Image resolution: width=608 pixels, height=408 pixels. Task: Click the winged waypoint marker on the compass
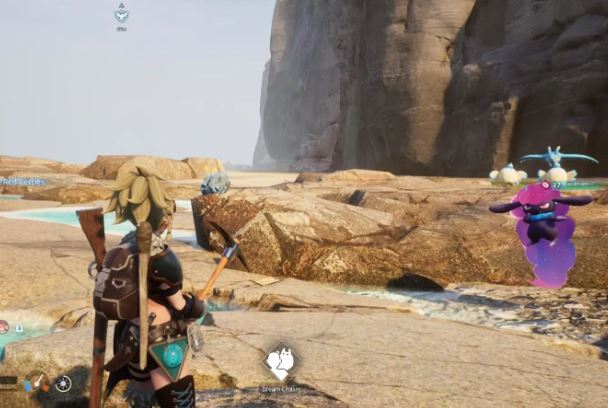pos(121,14)
